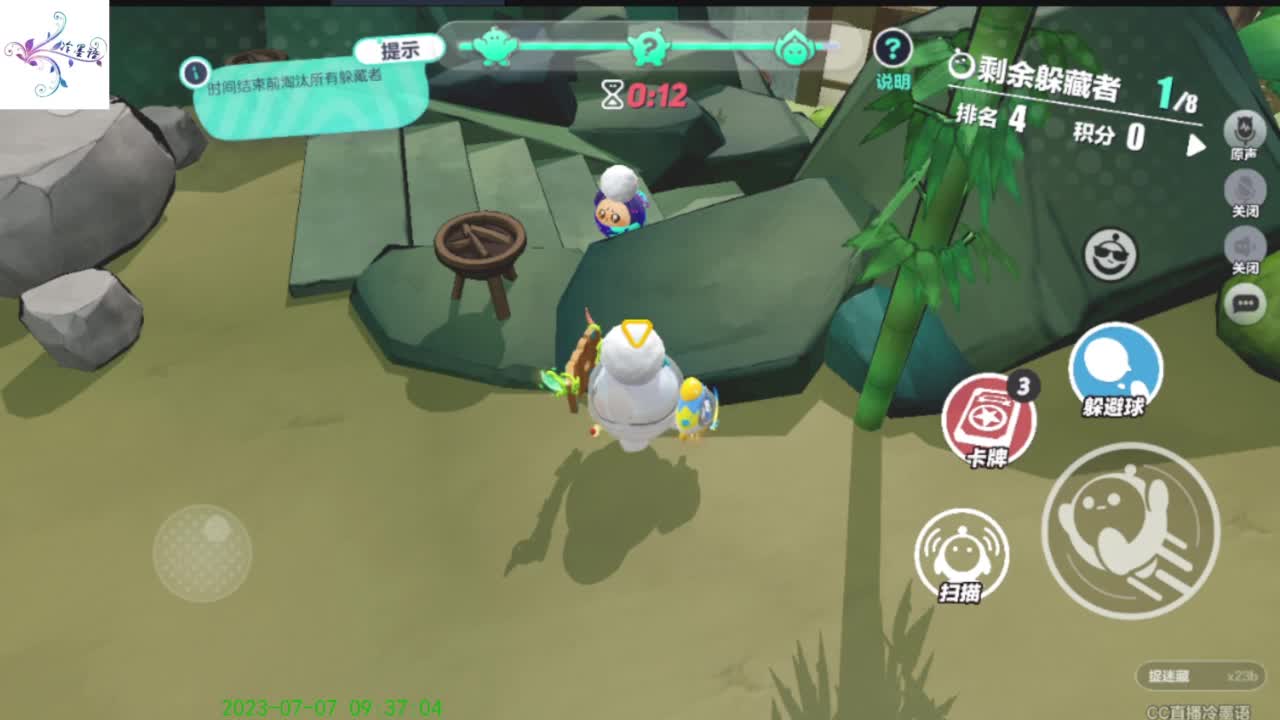
Task: Activate the 扫描 scan ability
Action: [x=961, y=554]
